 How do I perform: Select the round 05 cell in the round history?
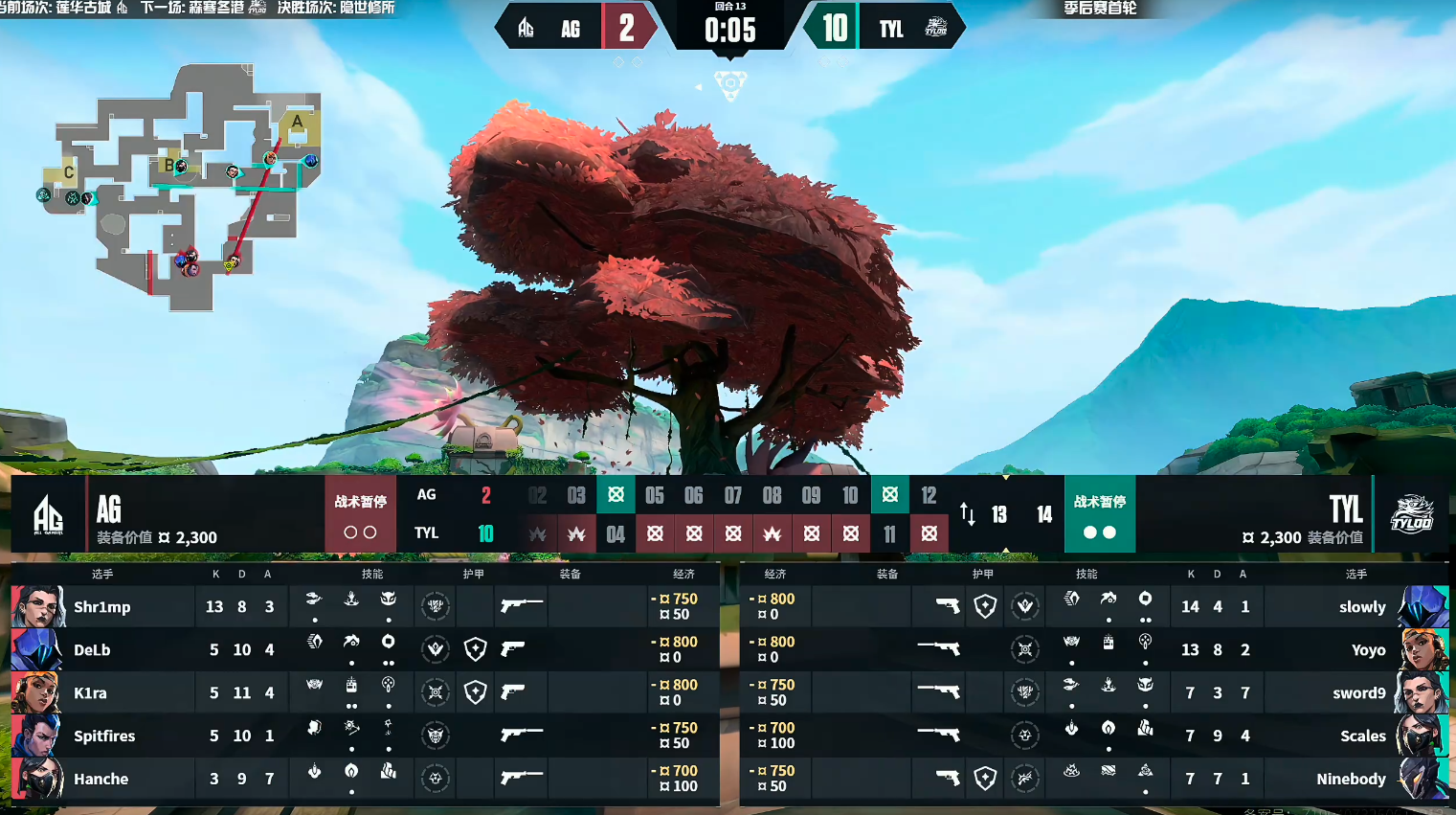click(655, 495)
